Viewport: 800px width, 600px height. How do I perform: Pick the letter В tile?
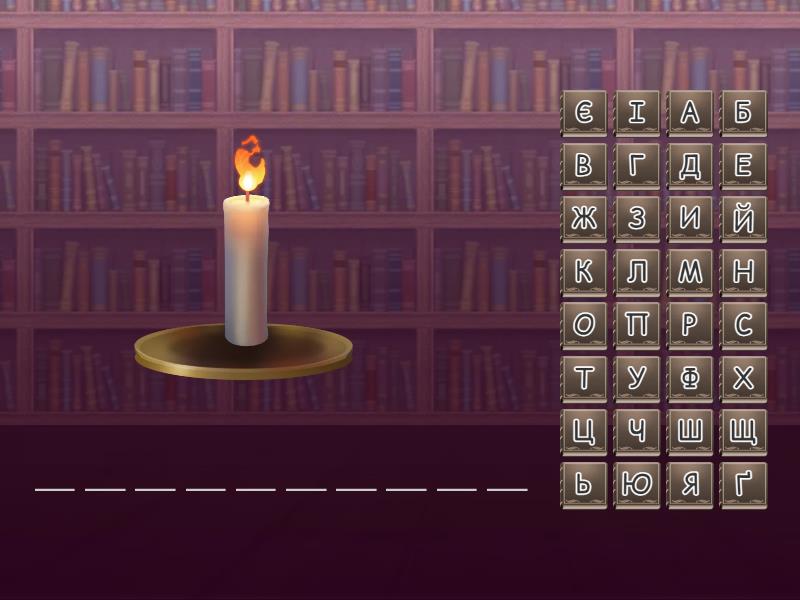coord(584,166)
